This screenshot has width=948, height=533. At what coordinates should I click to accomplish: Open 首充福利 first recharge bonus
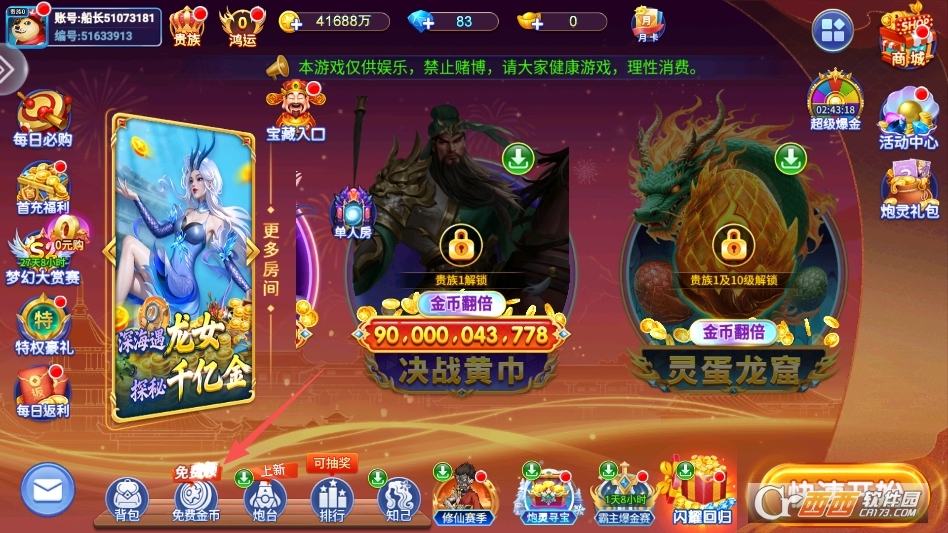(42, 187)
